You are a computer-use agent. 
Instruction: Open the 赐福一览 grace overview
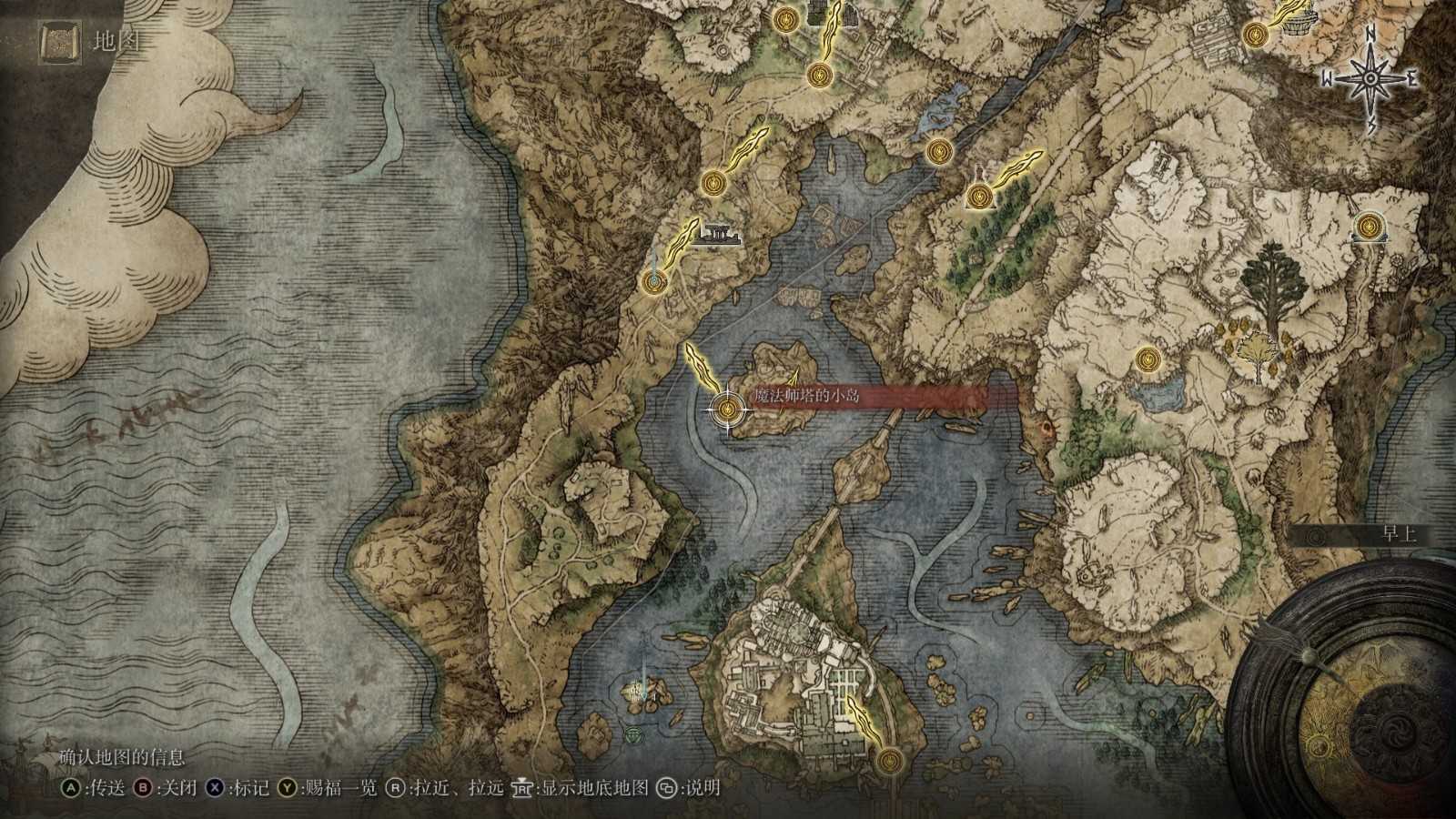pos(320,791)
